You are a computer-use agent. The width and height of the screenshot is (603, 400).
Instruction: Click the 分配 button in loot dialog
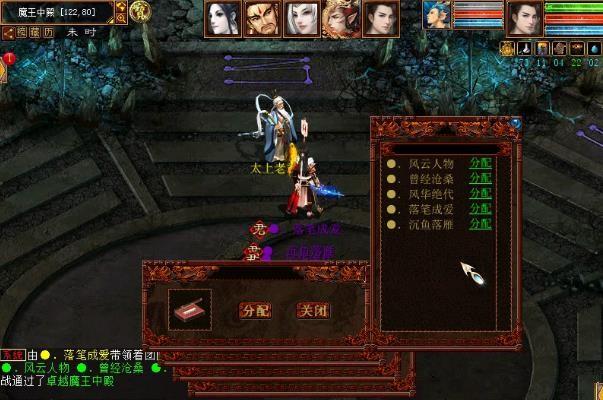tap(255, 310)
